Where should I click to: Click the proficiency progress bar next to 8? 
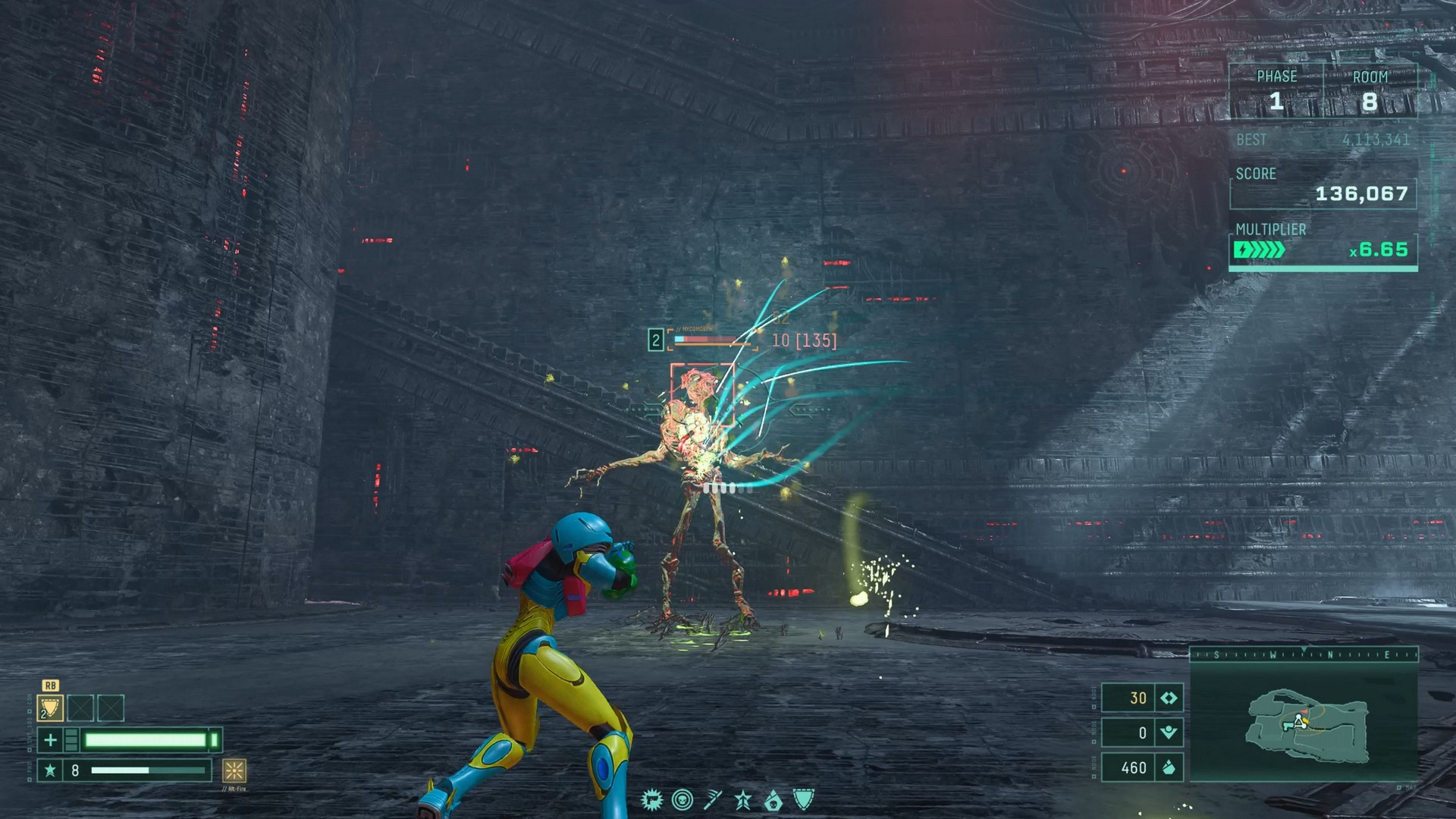click(x=148, y=769)
